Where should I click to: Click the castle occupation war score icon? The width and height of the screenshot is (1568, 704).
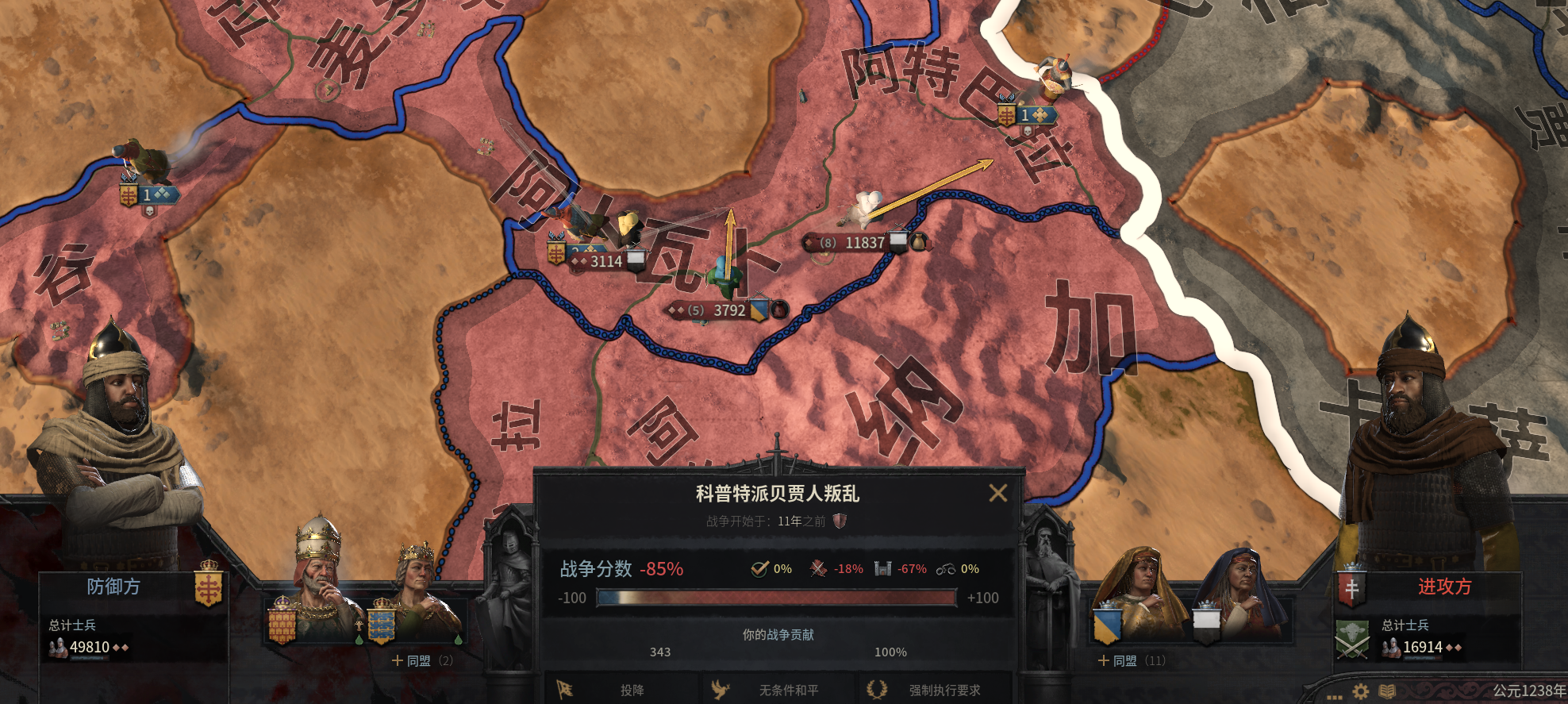883,569
